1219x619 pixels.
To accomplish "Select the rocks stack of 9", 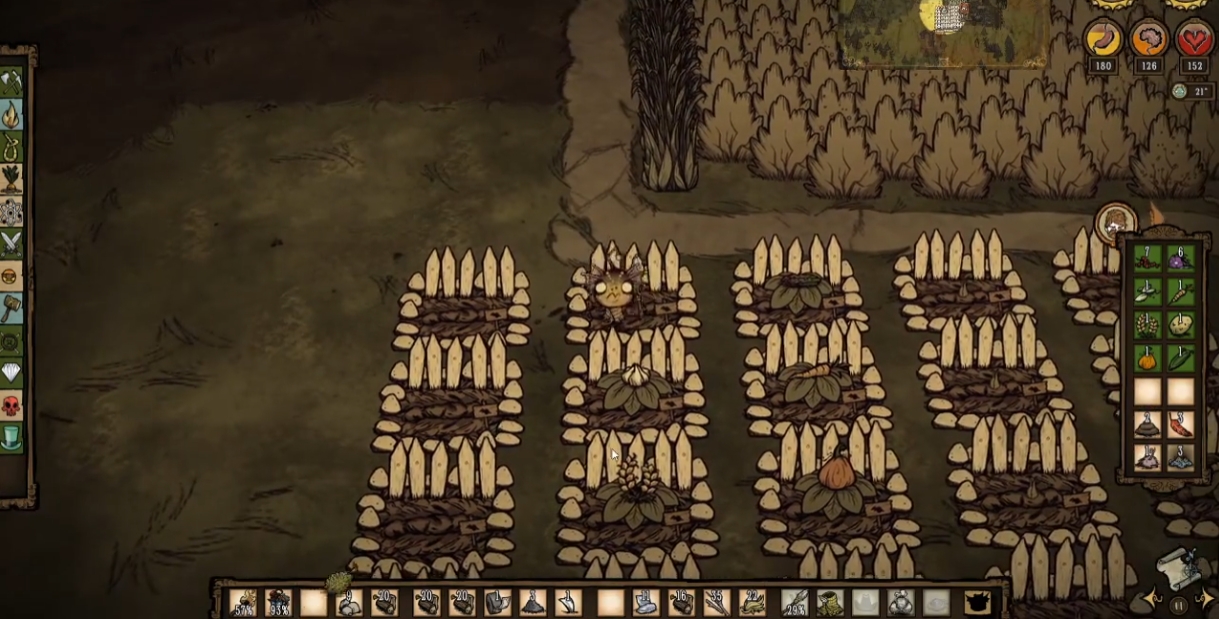I will [x=348, y=602].
